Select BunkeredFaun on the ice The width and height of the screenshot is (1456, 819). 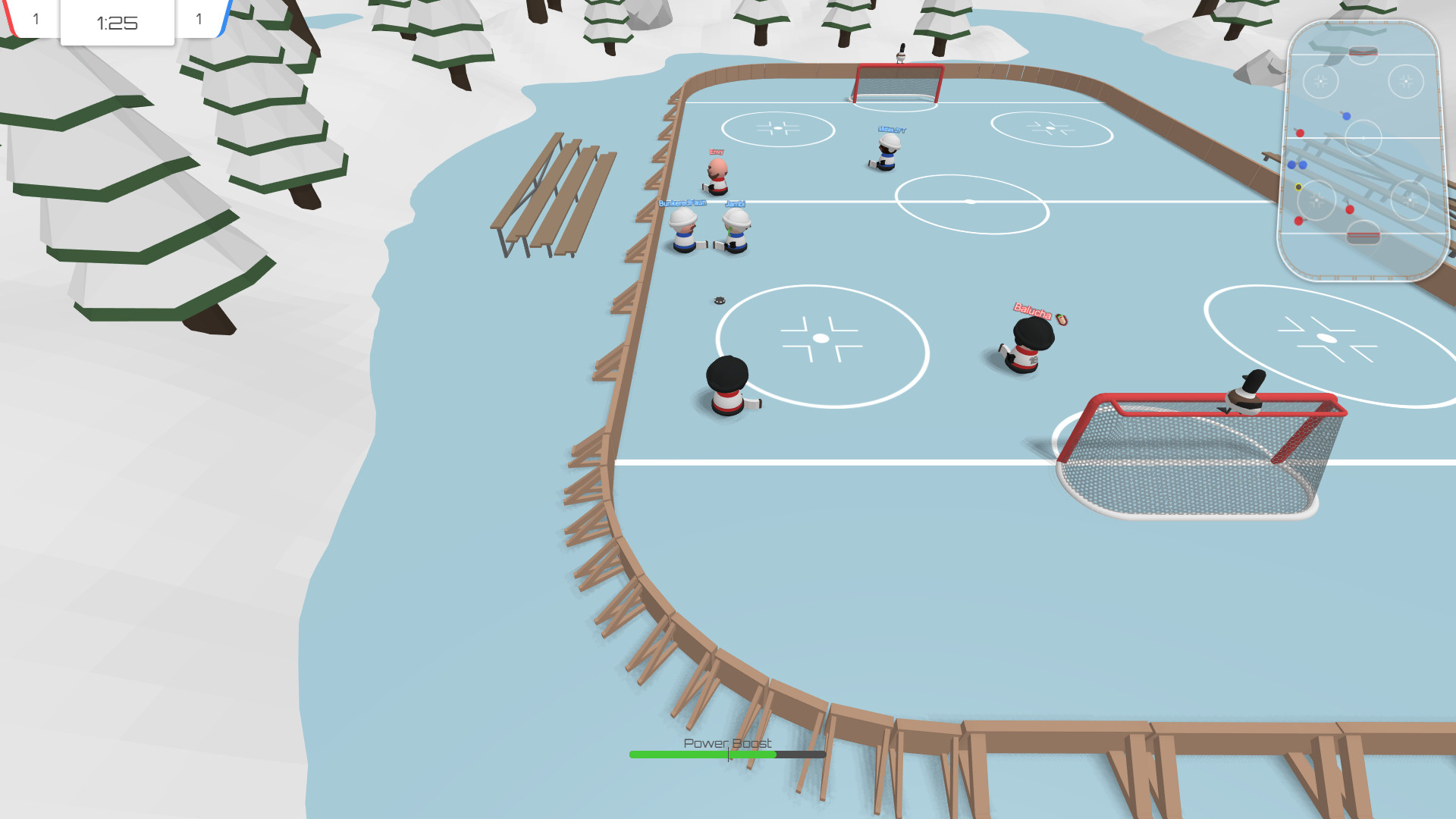682,227
